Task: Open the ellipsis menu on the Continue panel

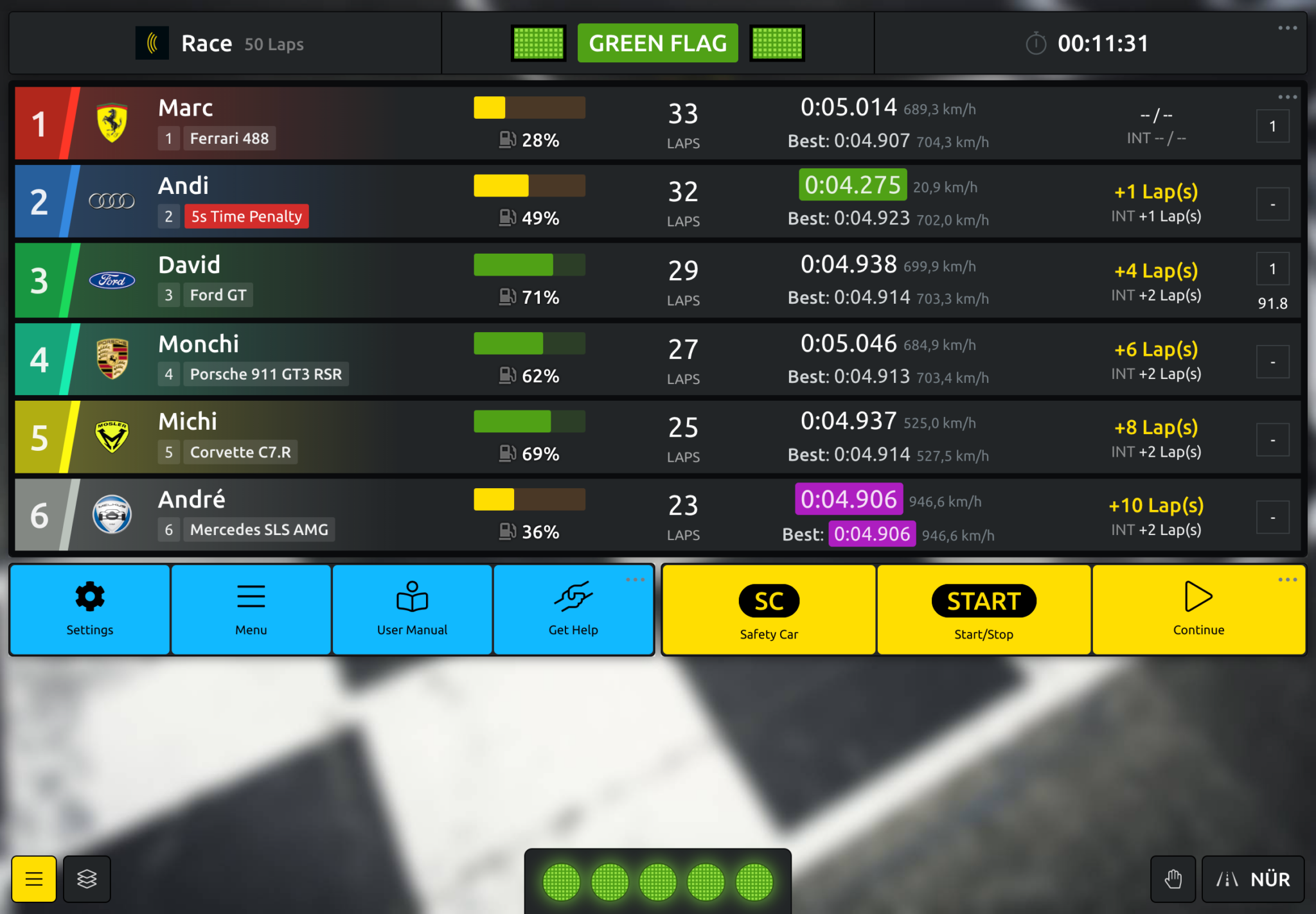Action: (1287, 579)
